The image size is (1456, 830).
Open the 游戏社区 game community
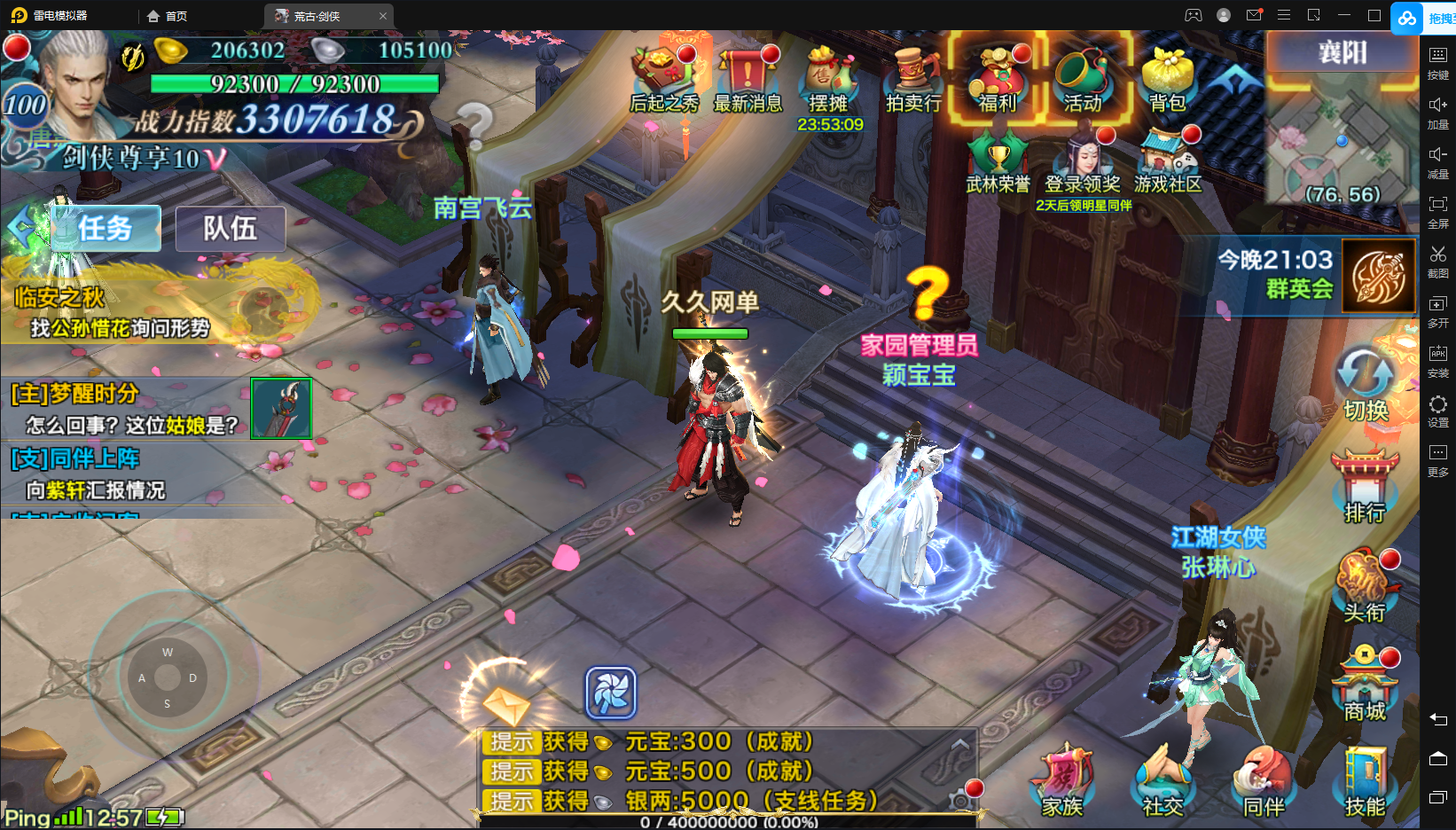click(1168, 163)
